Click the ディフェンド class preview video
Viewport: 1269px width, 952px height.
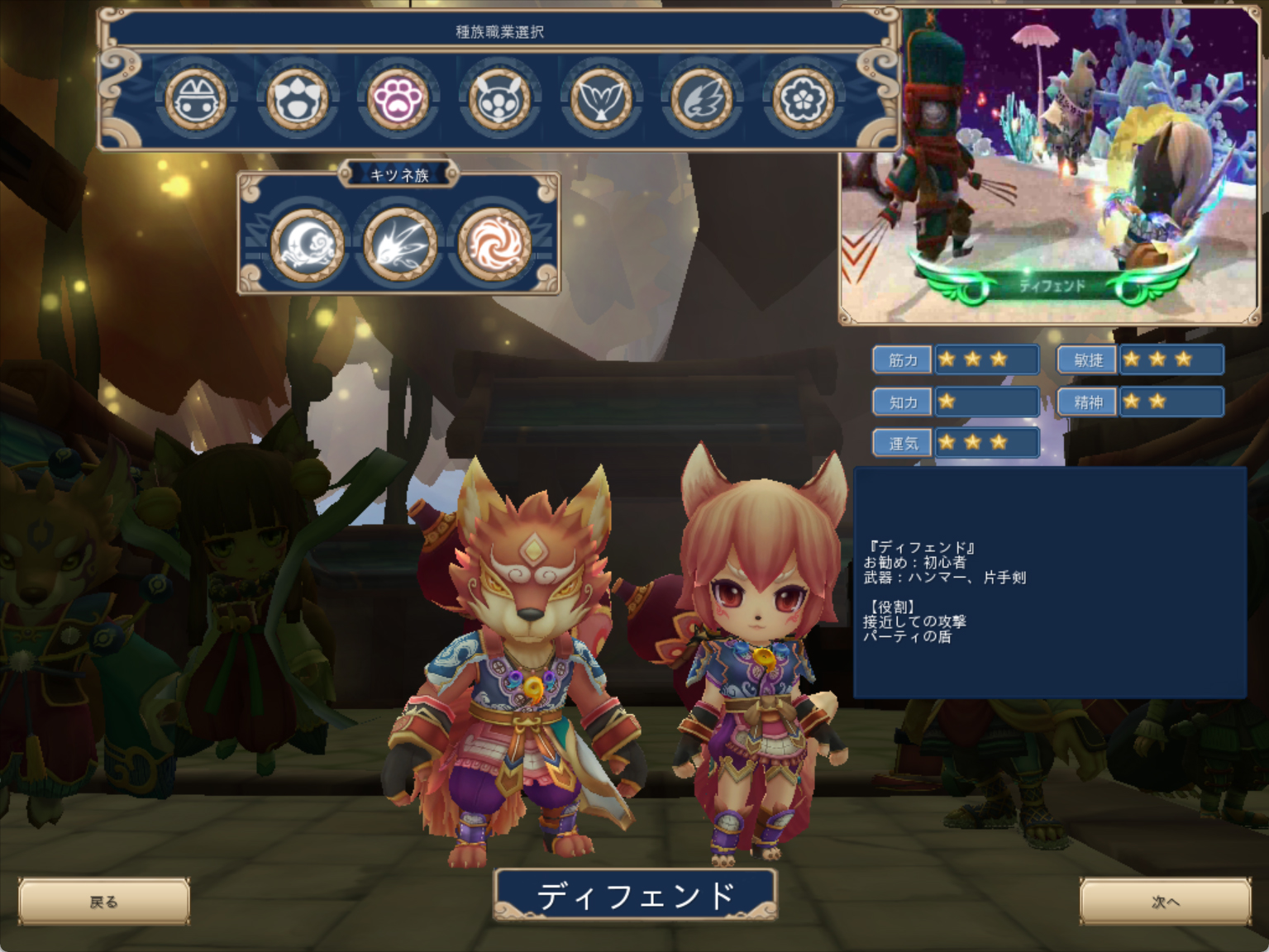[x=1050, y=165]
